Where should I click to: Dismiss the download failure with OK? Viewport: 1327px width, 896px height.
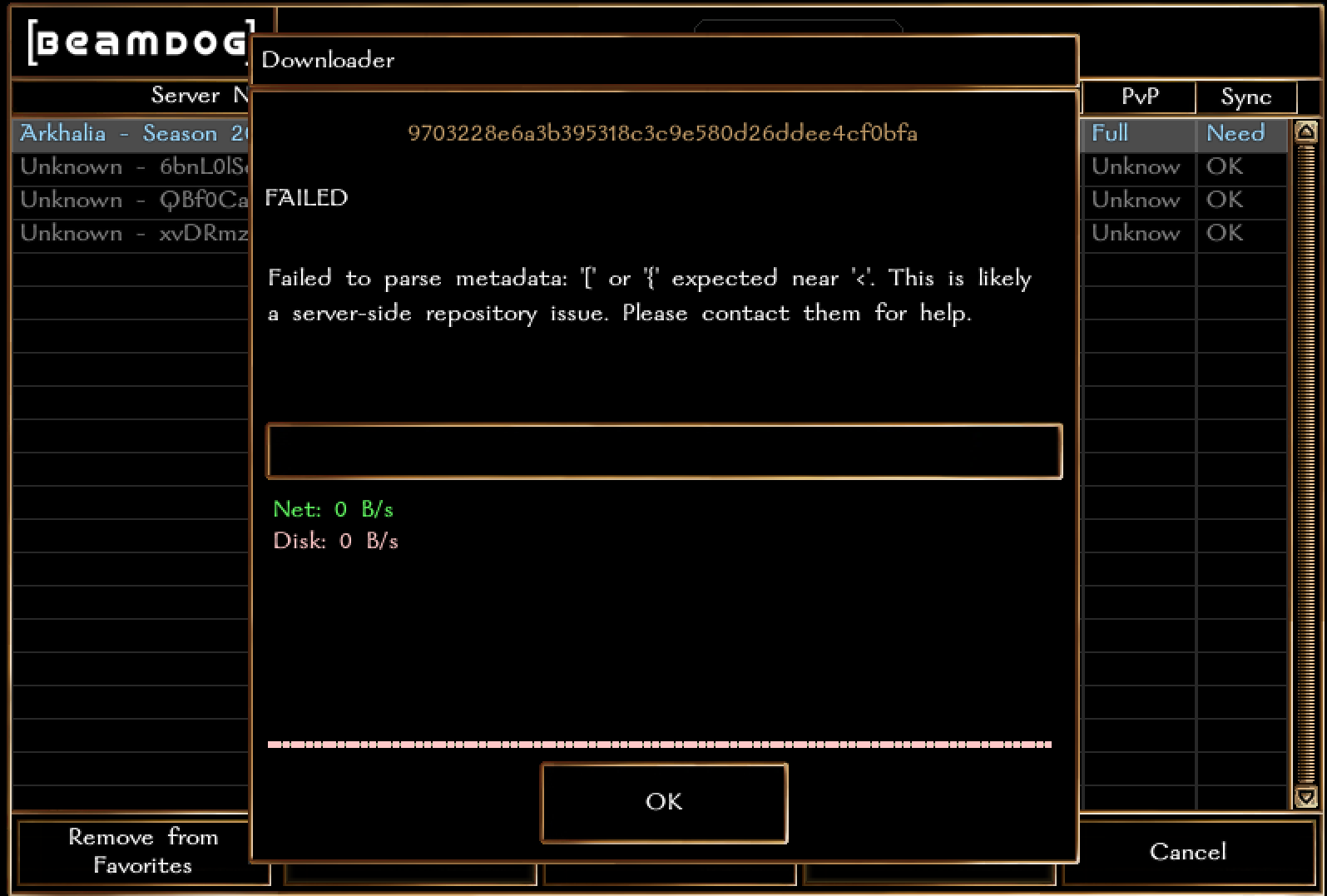tap(663, 802)
